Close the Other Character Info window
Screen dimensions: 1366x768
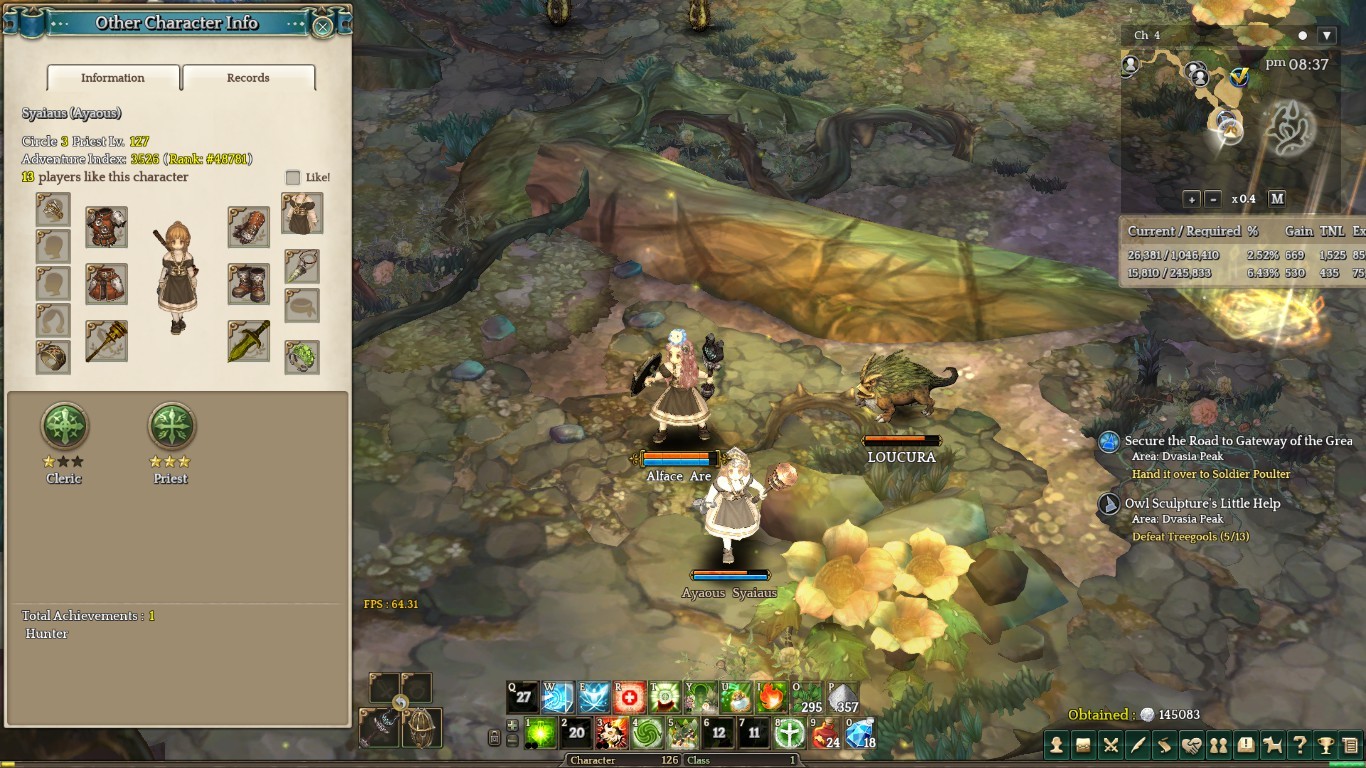(323, 27)
